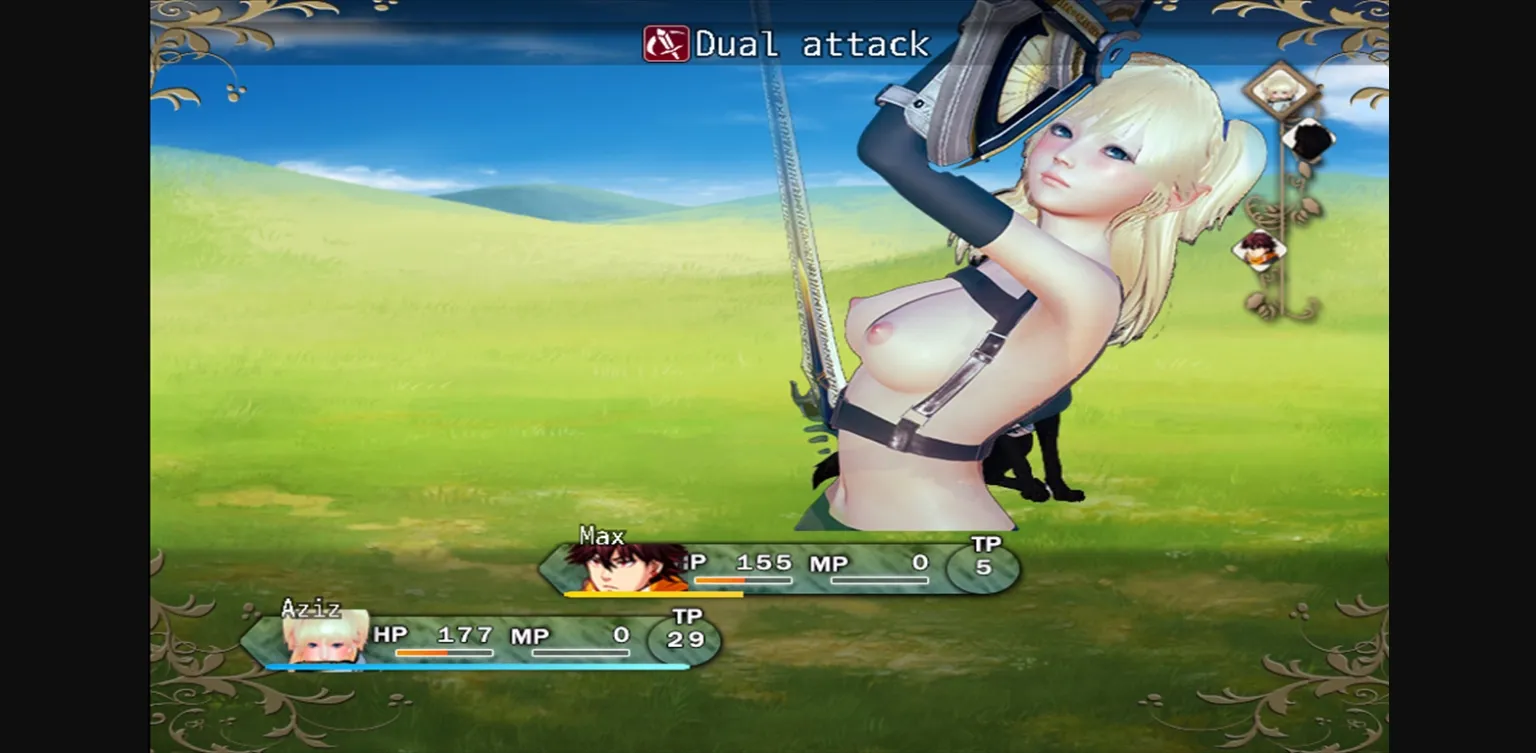The width and height of the screenshot is (1536, 753).
Task: Select the Aziz name label
Action: point(312,609)
